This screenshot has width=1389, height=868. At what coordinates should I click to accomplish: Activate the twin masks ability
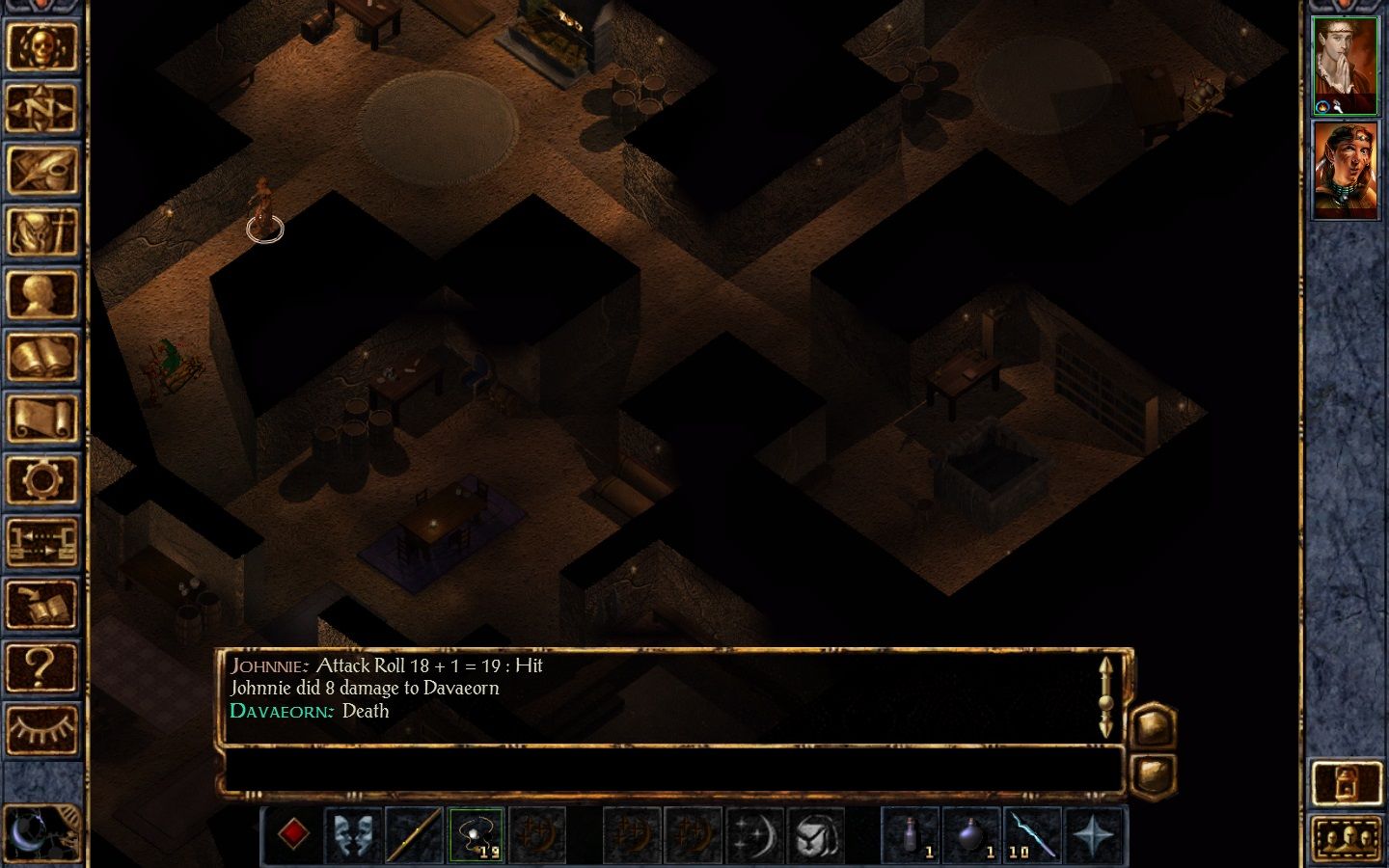click(x=353, y=833)
